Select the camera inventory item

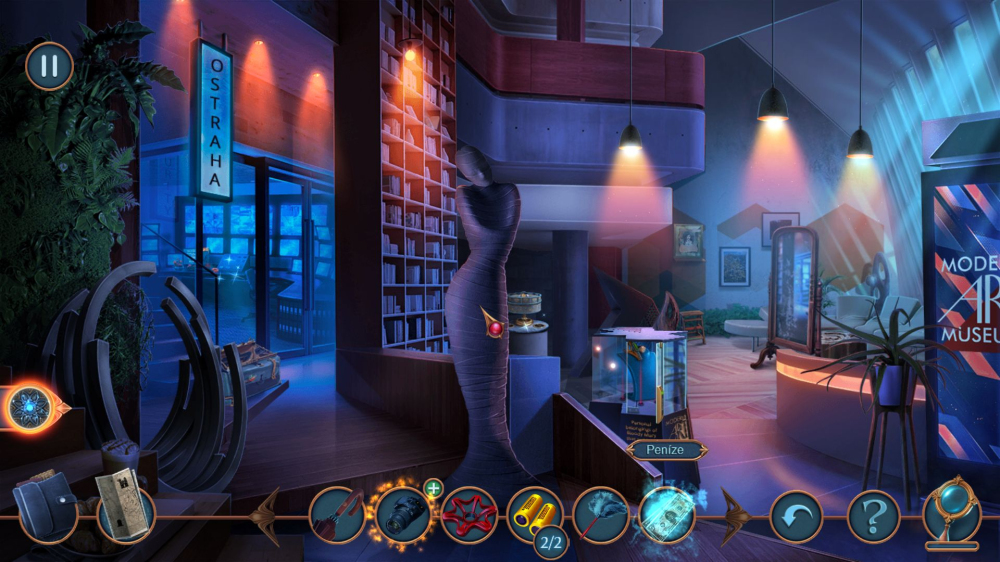402,514
